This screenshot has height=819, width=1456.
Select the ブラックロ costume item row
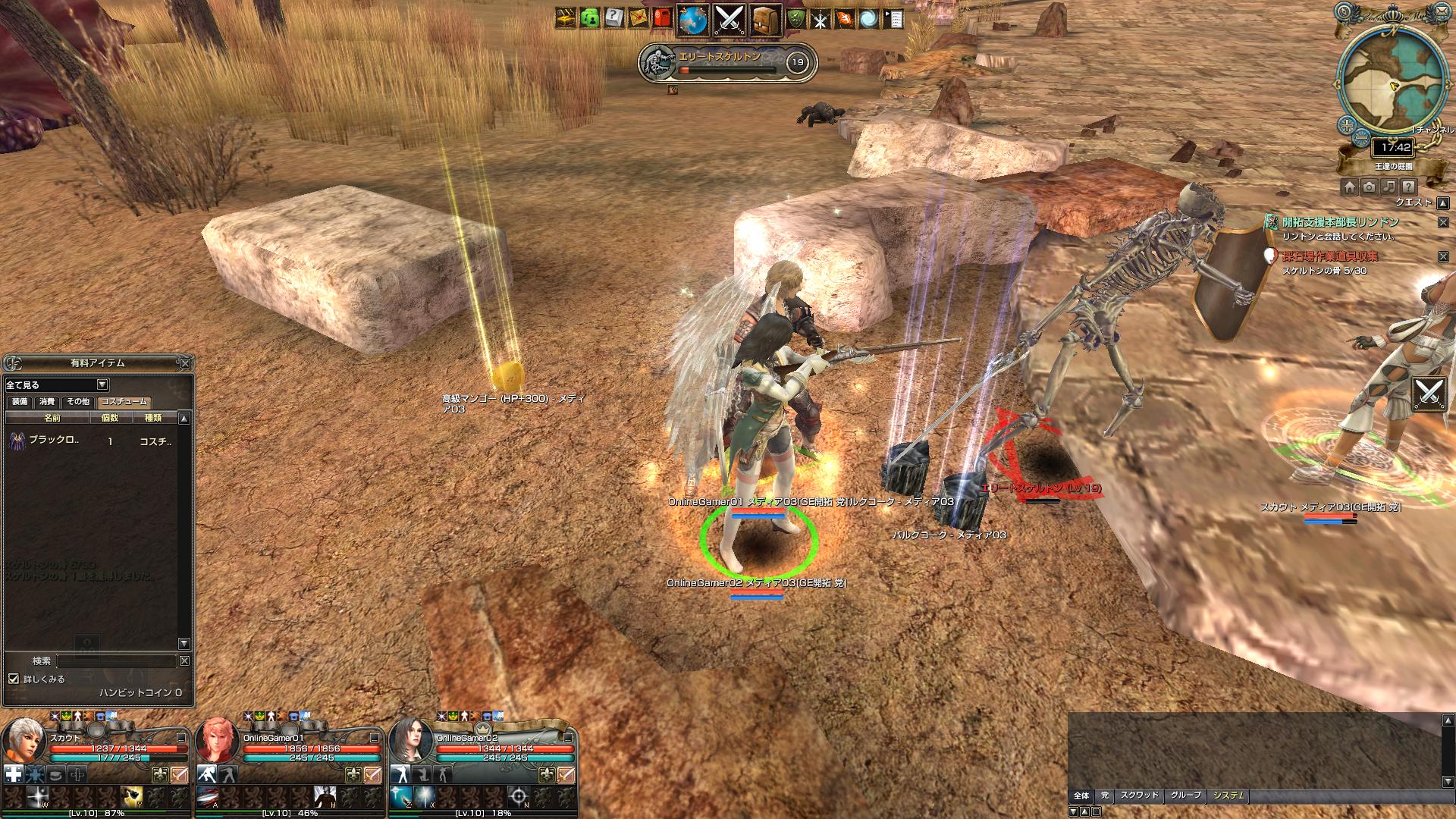(x=91, y=441)
